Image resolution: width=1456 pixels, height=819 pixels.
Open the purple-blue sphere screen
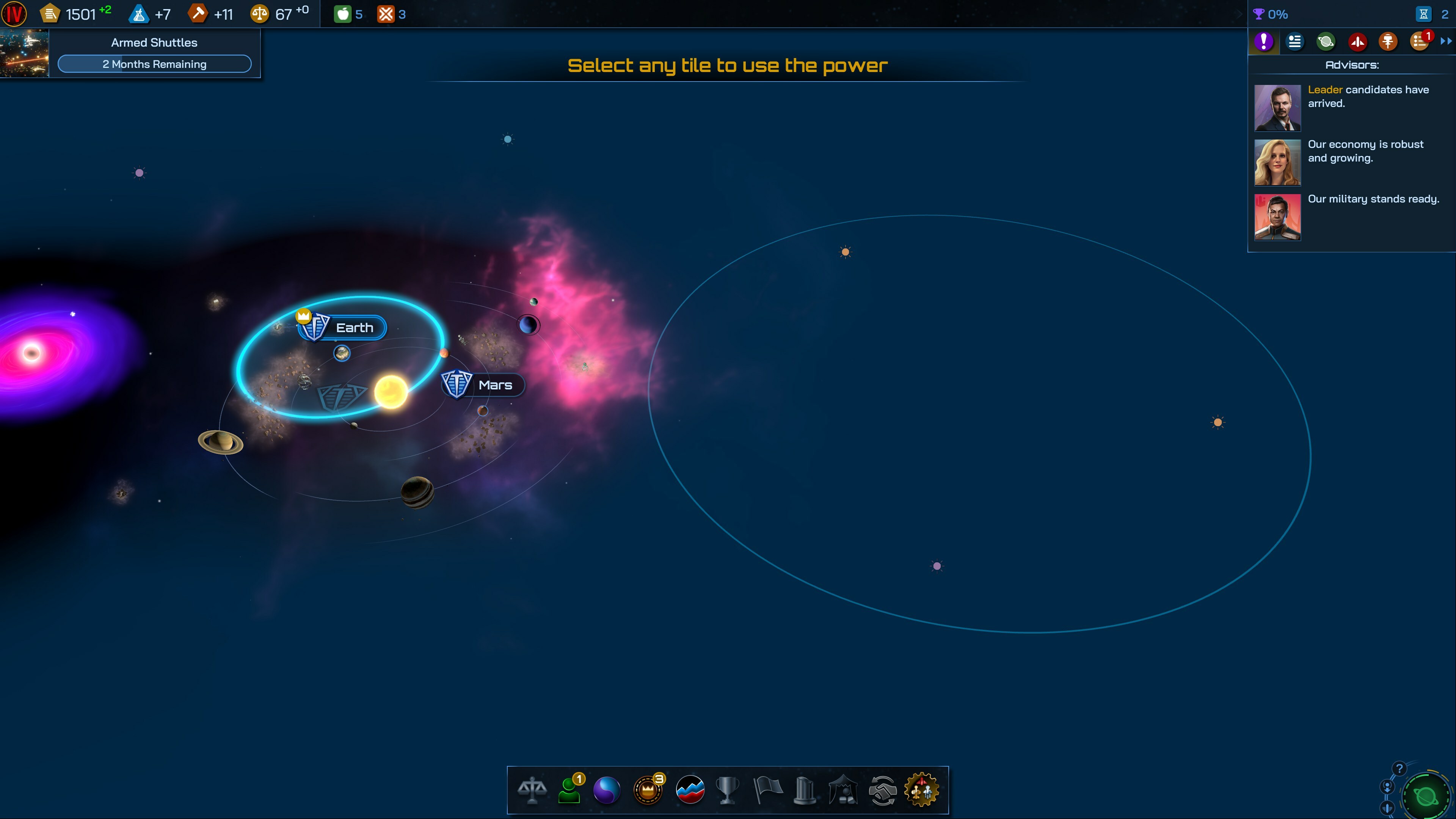[x=607, y=790]
